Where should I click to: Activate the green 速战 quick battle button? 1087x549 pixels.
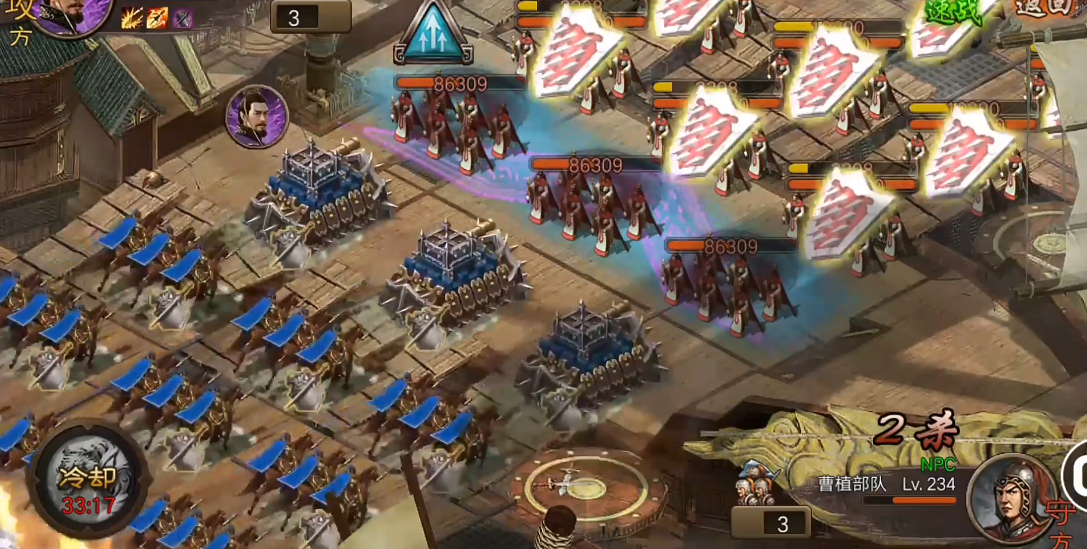point(950,12)
